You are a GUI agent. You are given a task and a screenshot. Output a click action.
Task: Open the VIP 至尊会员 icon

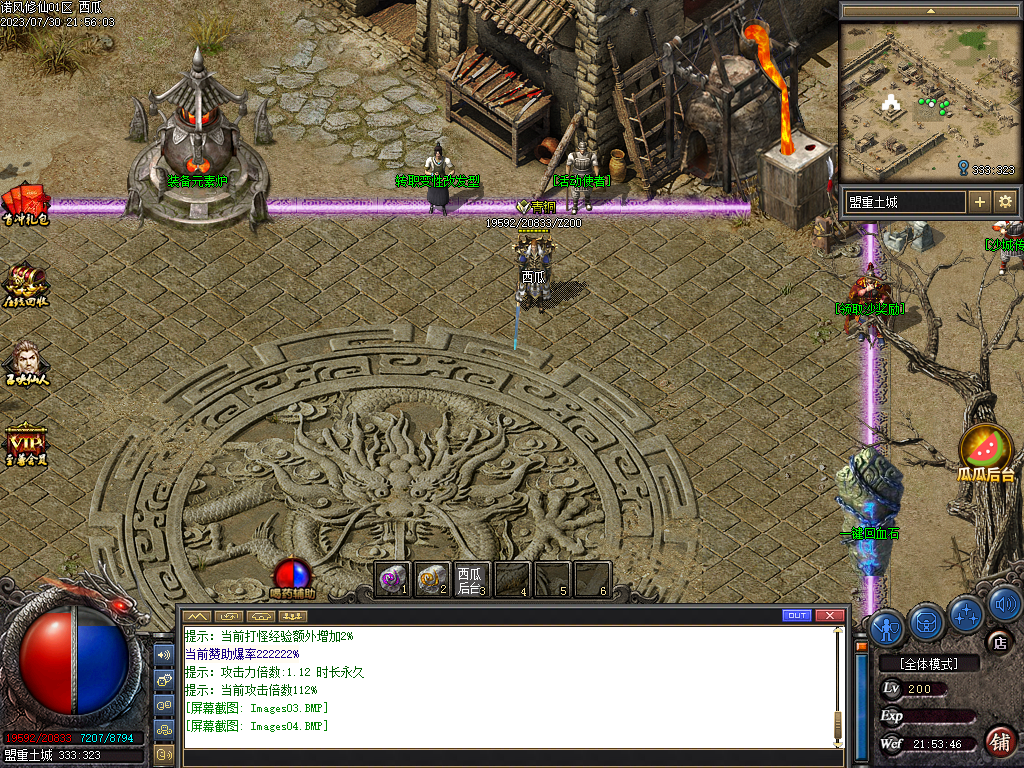coord(25,442)
